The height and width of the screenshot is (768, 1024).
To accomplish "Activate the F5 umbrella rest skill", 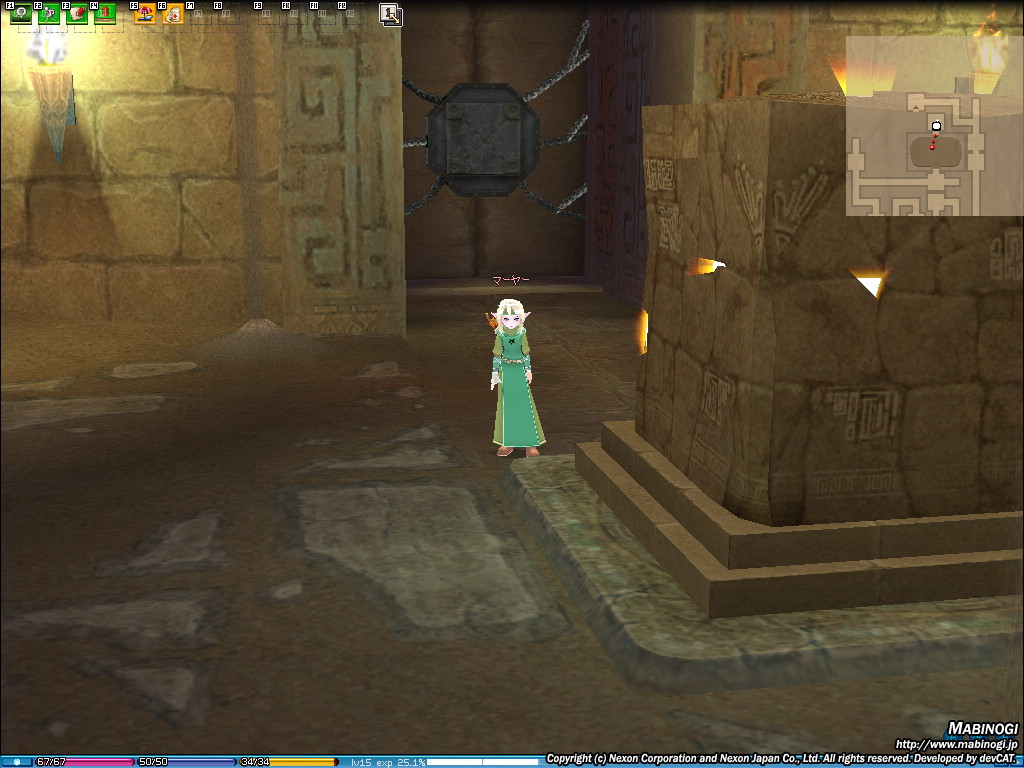I will pos(145,14).
